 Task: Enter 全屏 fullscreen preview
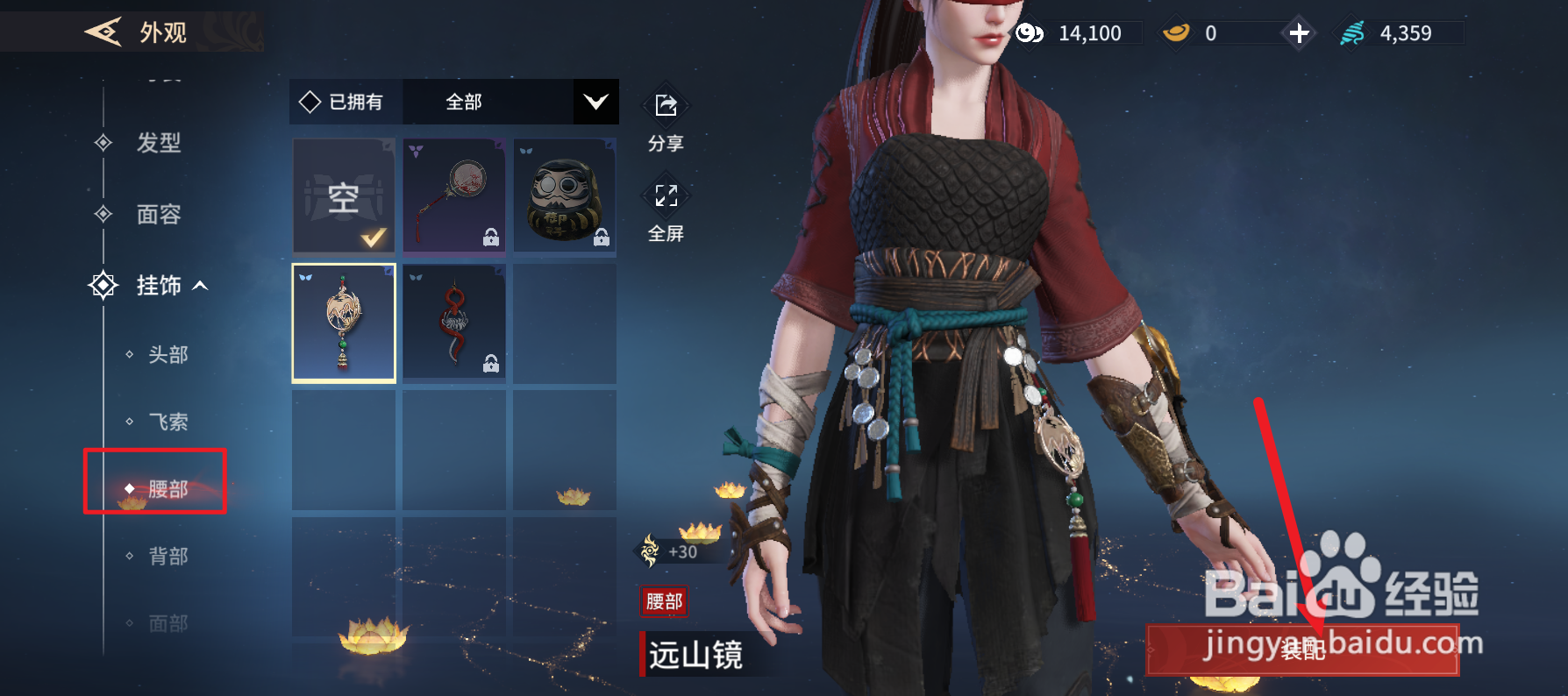666,210
